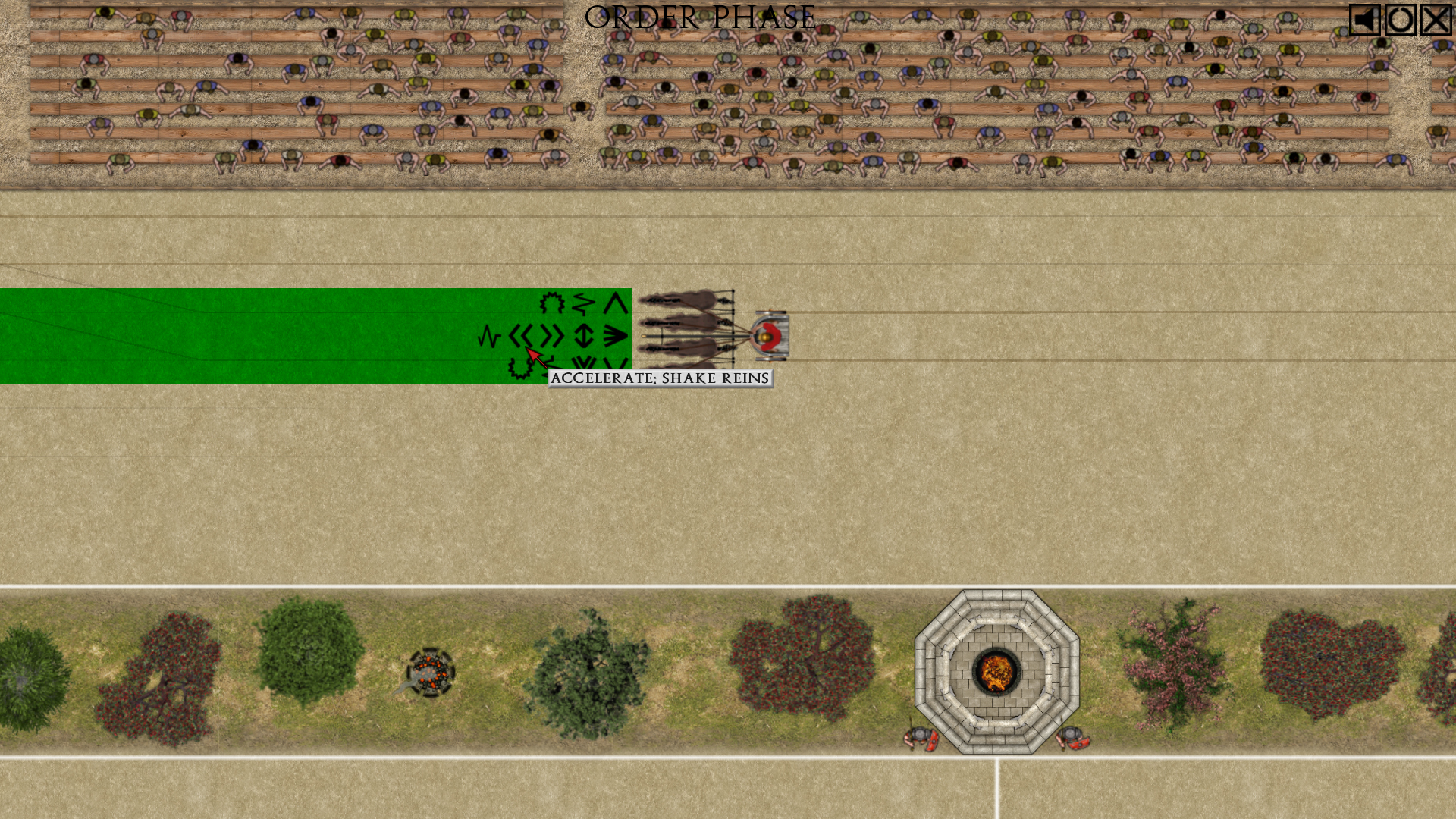This screenshot has height=819, width=1456.
Task: Click the circular ring button
Action: point(1400,20)
